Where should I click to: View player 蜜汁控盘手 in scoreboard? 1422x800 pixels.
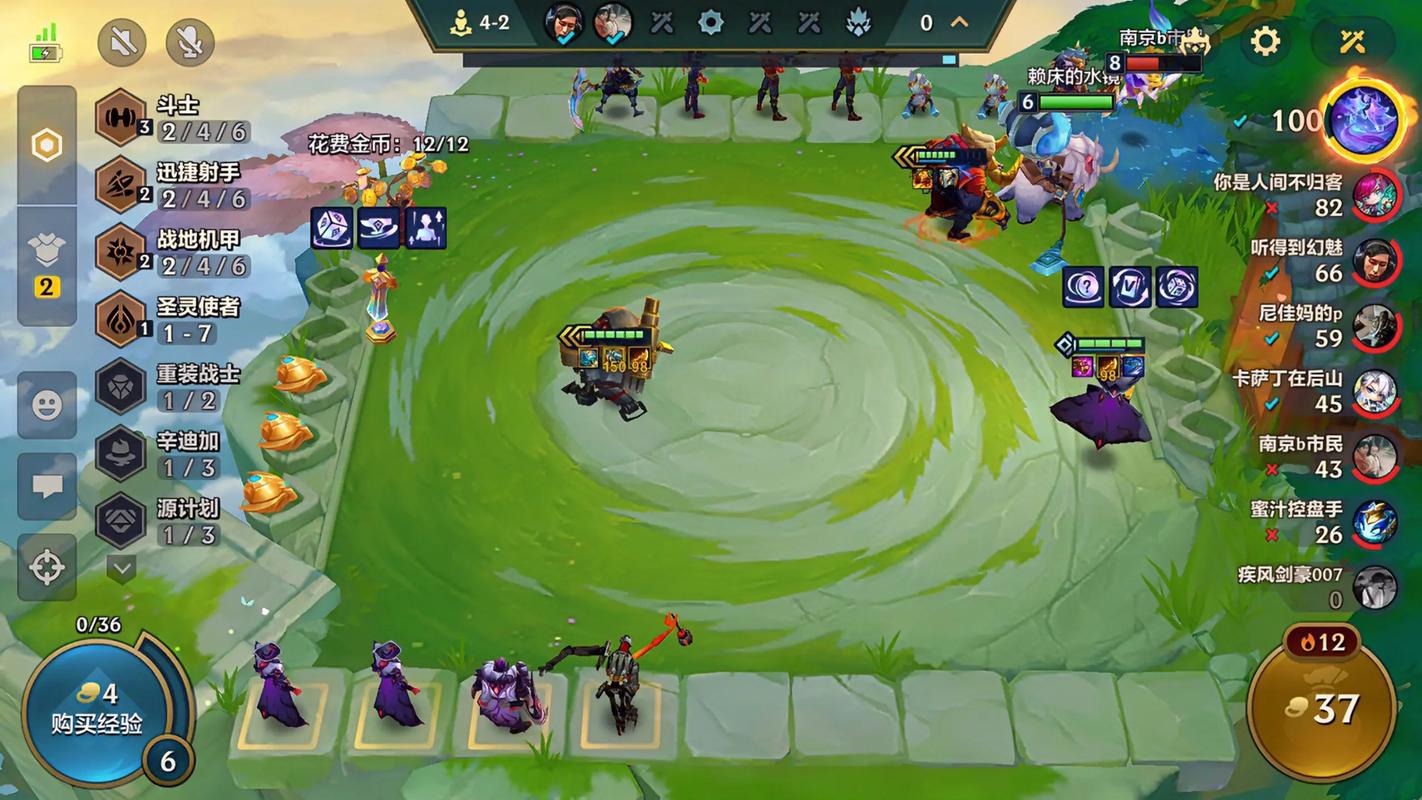click(x=1375, y=522)
